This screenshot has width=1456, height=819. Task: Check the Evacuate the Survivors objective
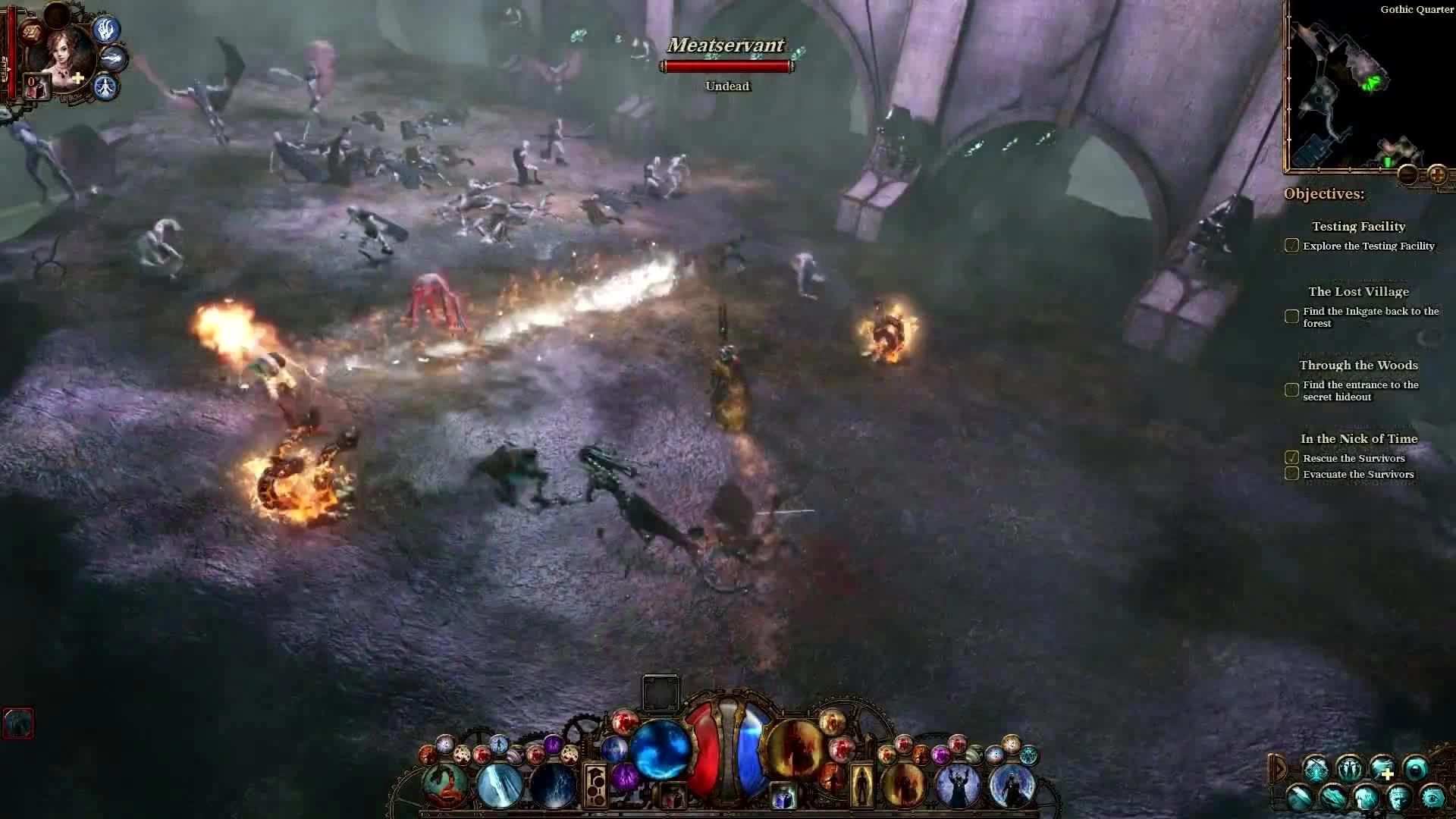tap(1291, 473)
